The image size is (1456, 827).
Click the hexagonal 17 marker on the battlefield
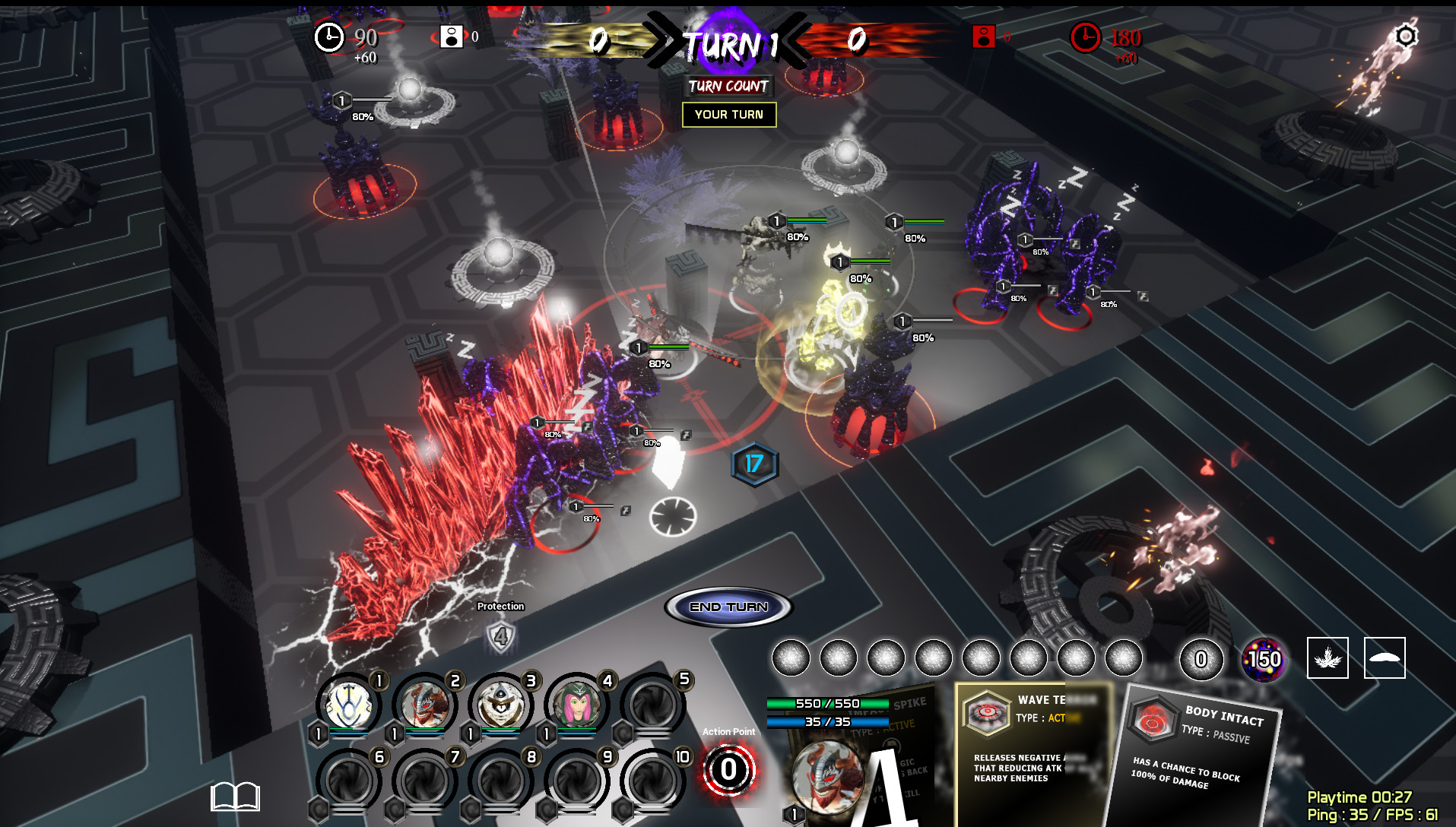753,465
